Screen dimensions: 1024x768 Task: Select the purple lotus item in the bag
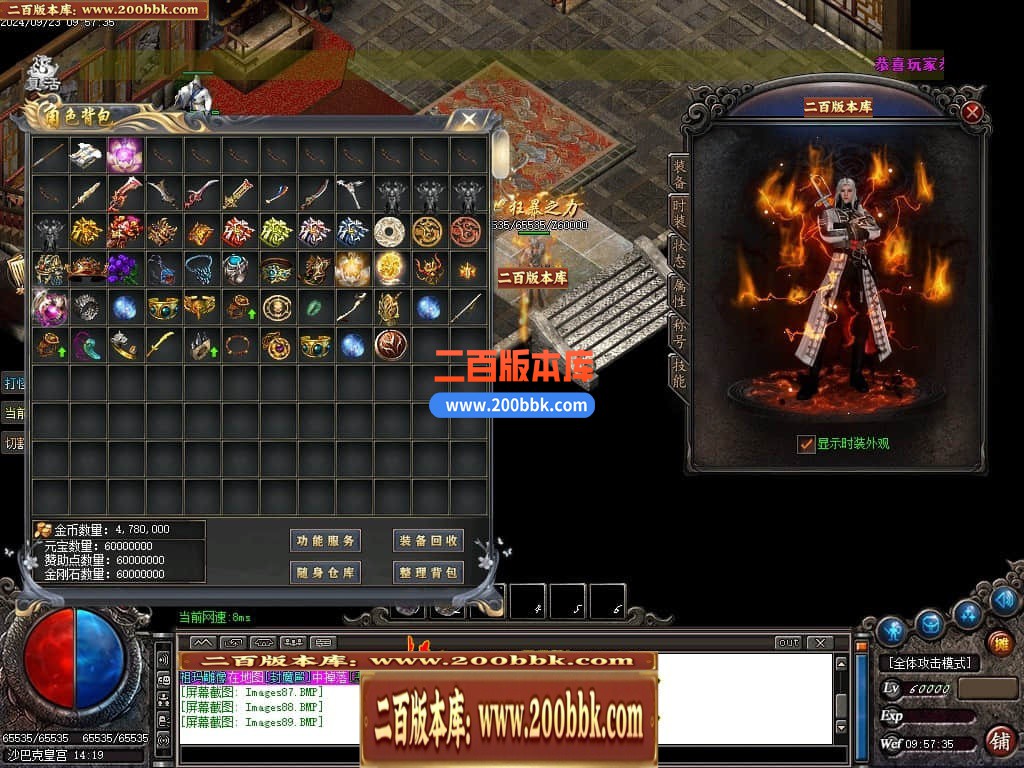125,155
